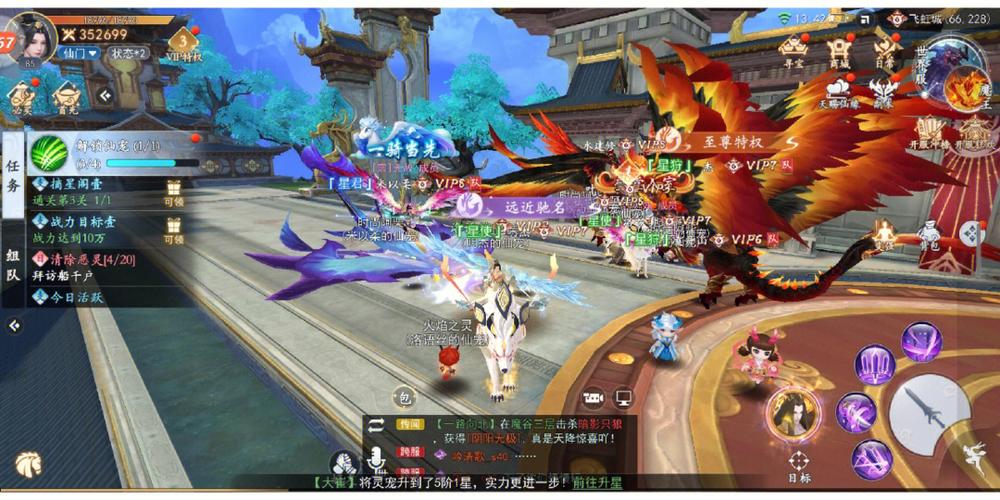Activate the character portrait ultimate skill

pyautogui.click(x=792, y=411)
